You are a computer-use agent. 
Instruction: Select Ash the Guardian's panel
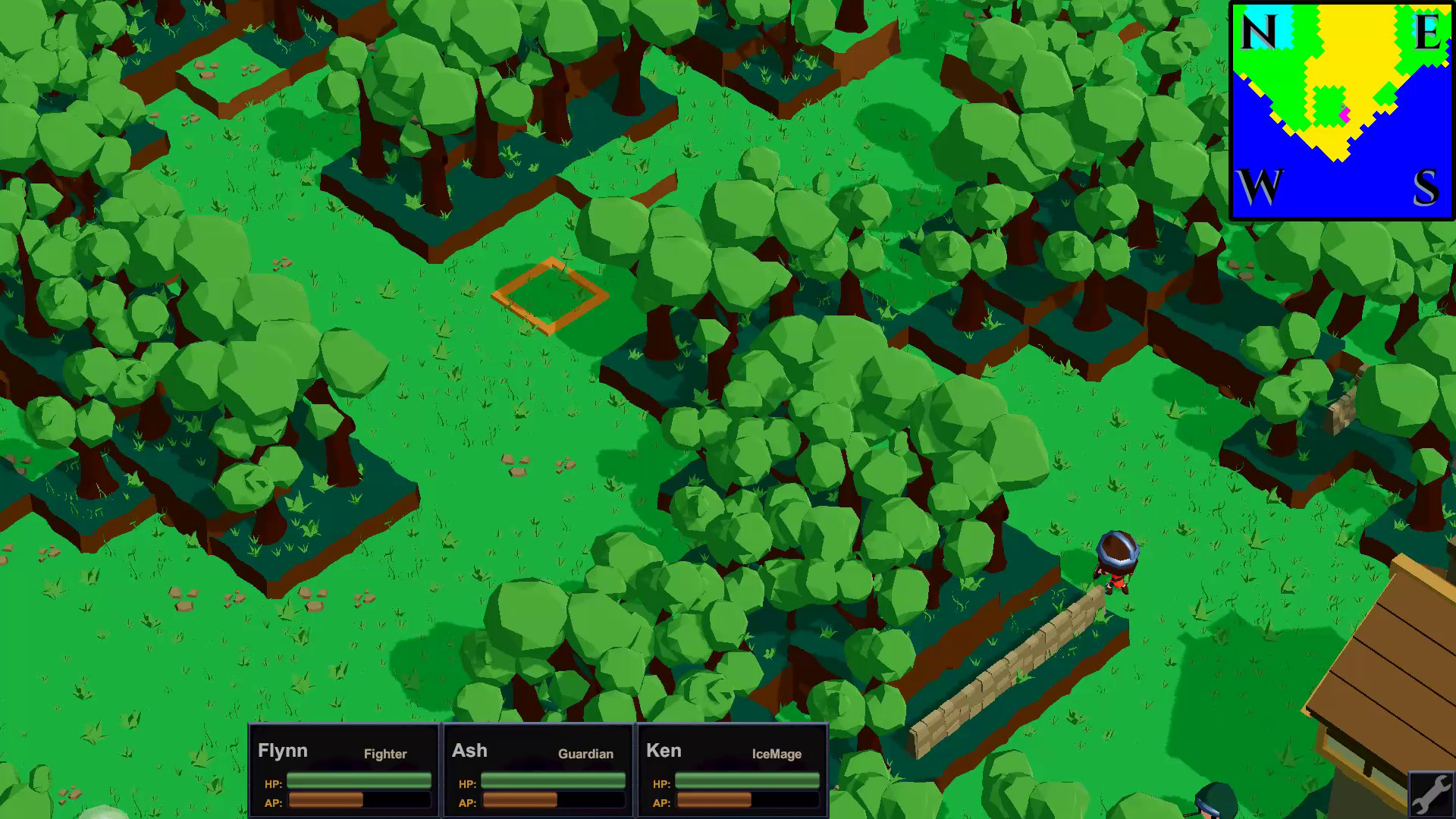(537, 769)
